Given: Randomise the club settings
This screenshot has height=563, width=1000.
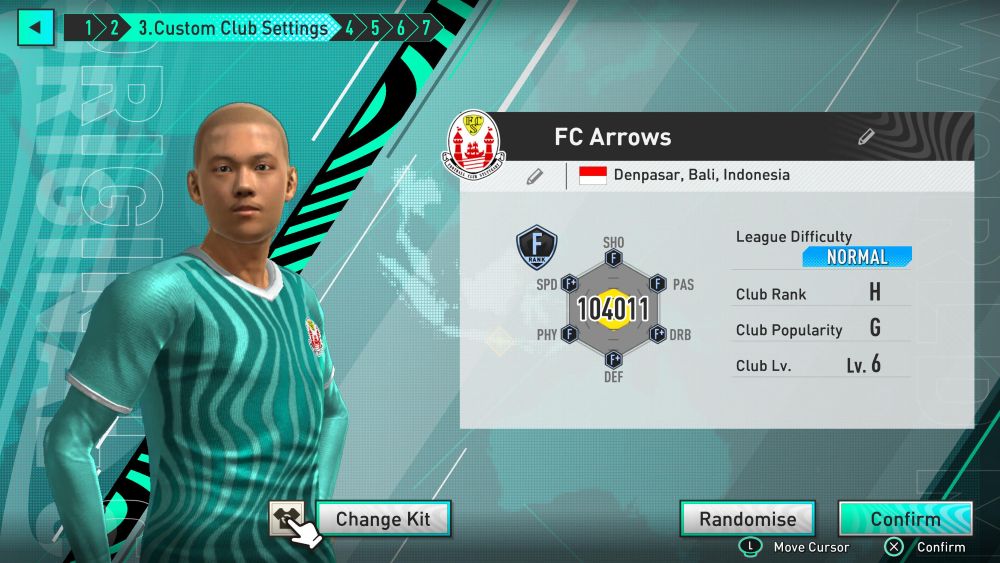Looking at the screenshot, I should [747, 519].
